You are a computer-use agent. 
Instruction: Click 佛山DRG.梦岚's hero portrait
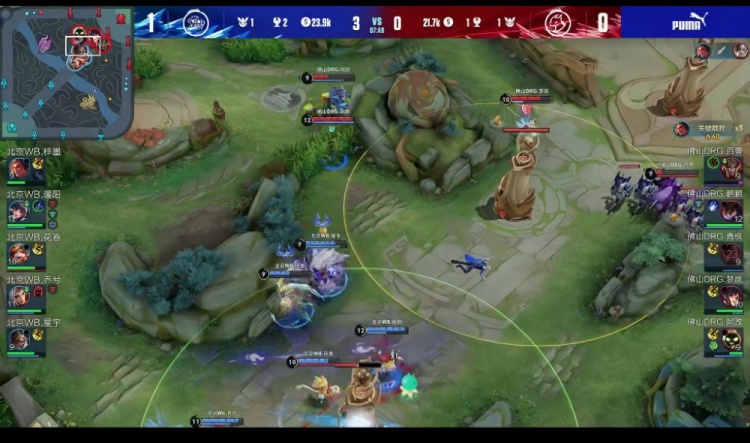731,297
